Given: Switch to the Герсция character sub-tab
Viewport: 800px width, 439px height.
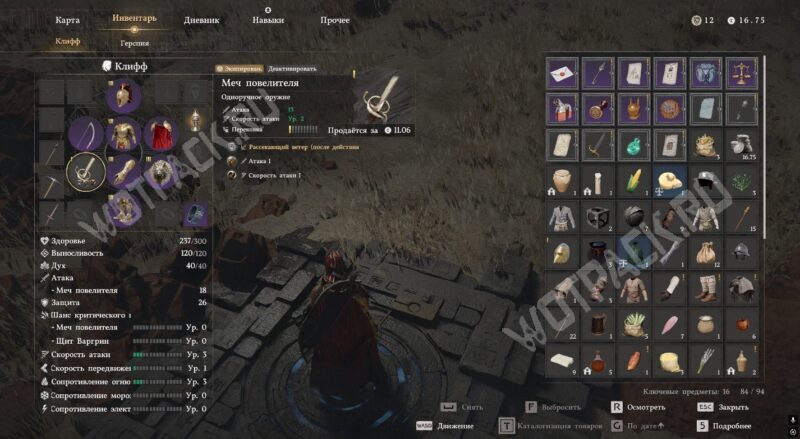Looking at the screenshot, I should pyautogui.click(x=135, y=43).
